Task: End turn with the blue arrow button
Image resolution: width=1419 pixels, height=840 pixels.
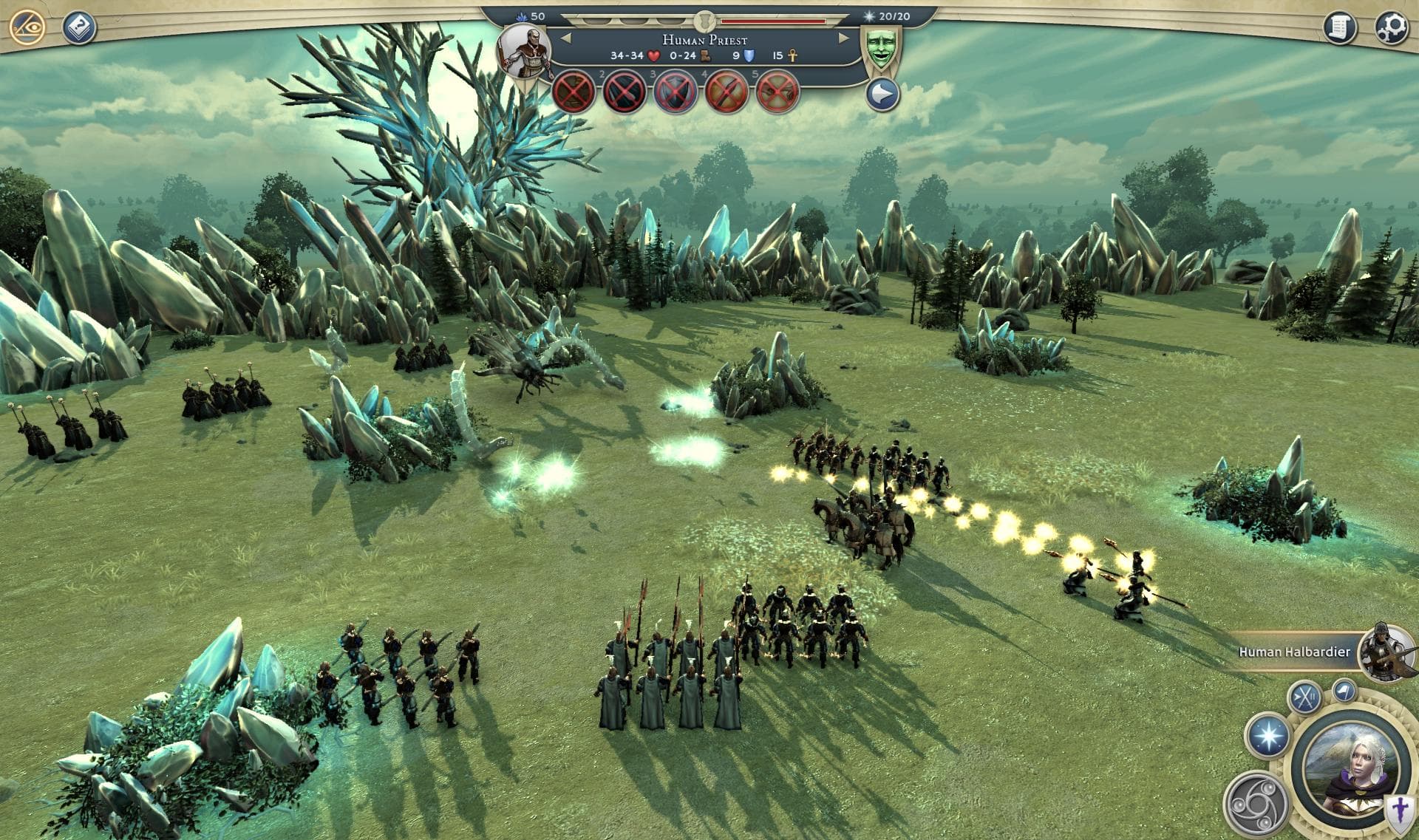Action: tap(882, 94)
